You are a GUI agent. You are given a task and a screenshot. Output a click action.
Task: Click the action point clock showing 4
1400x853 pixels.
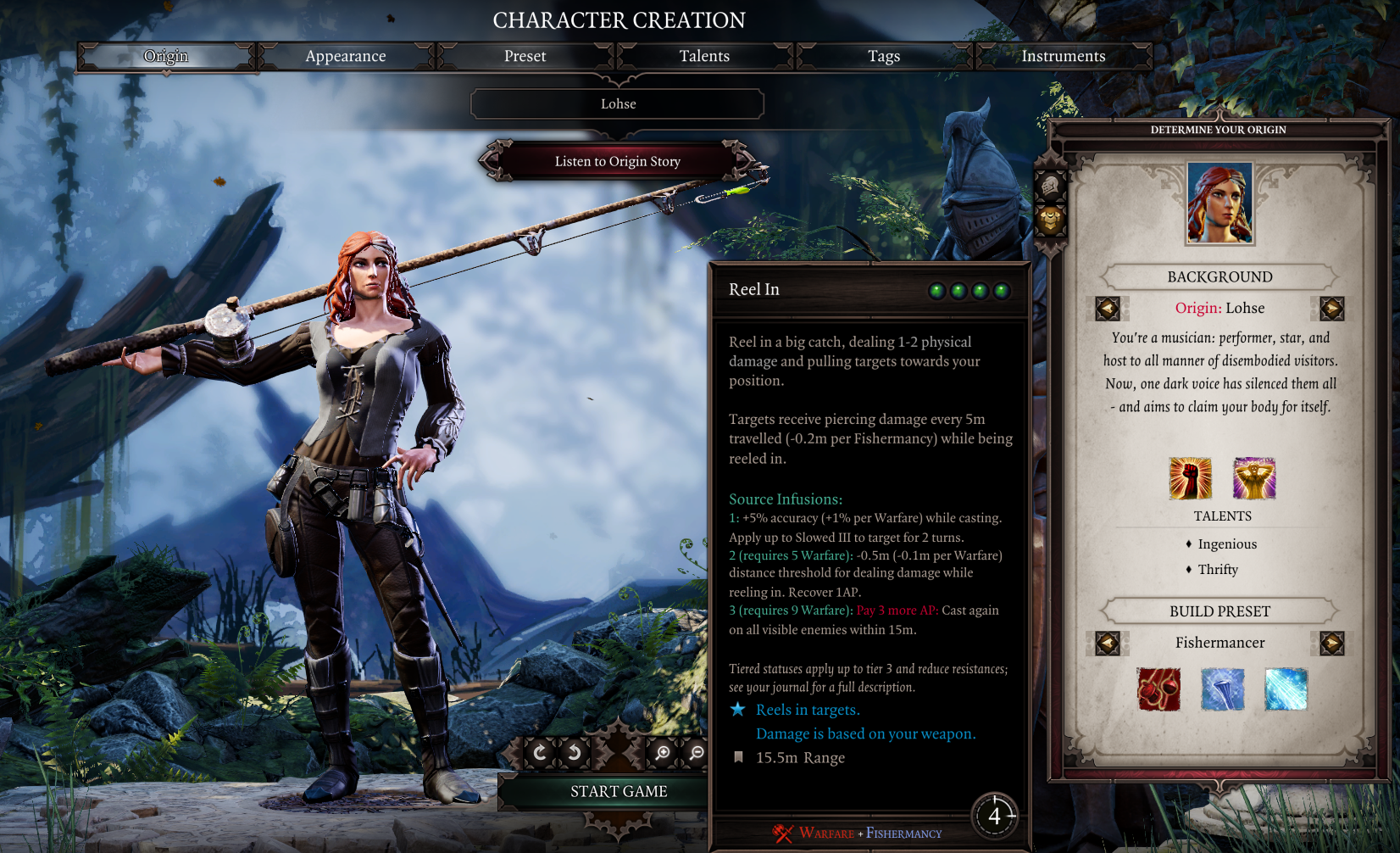(996, 816)
